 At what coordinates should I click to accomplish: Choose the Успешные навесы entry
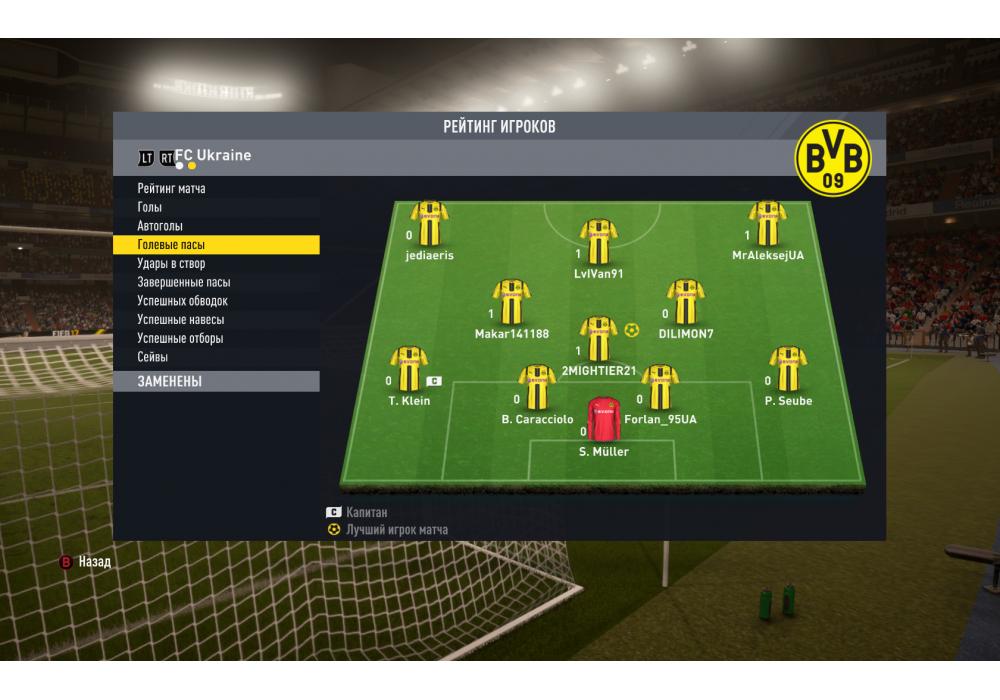pos(181,320)
